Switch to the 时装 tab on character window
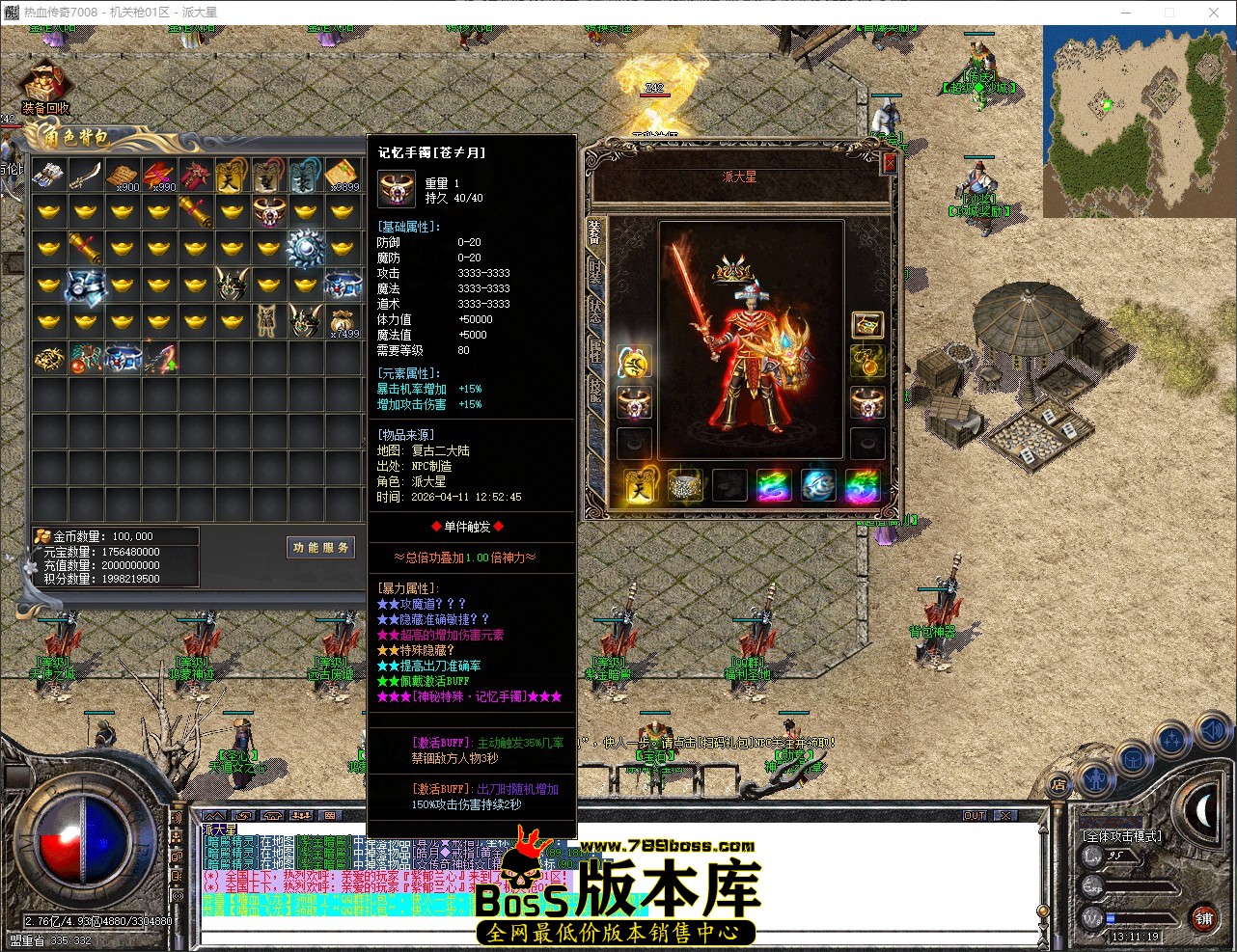 (596, 271)
